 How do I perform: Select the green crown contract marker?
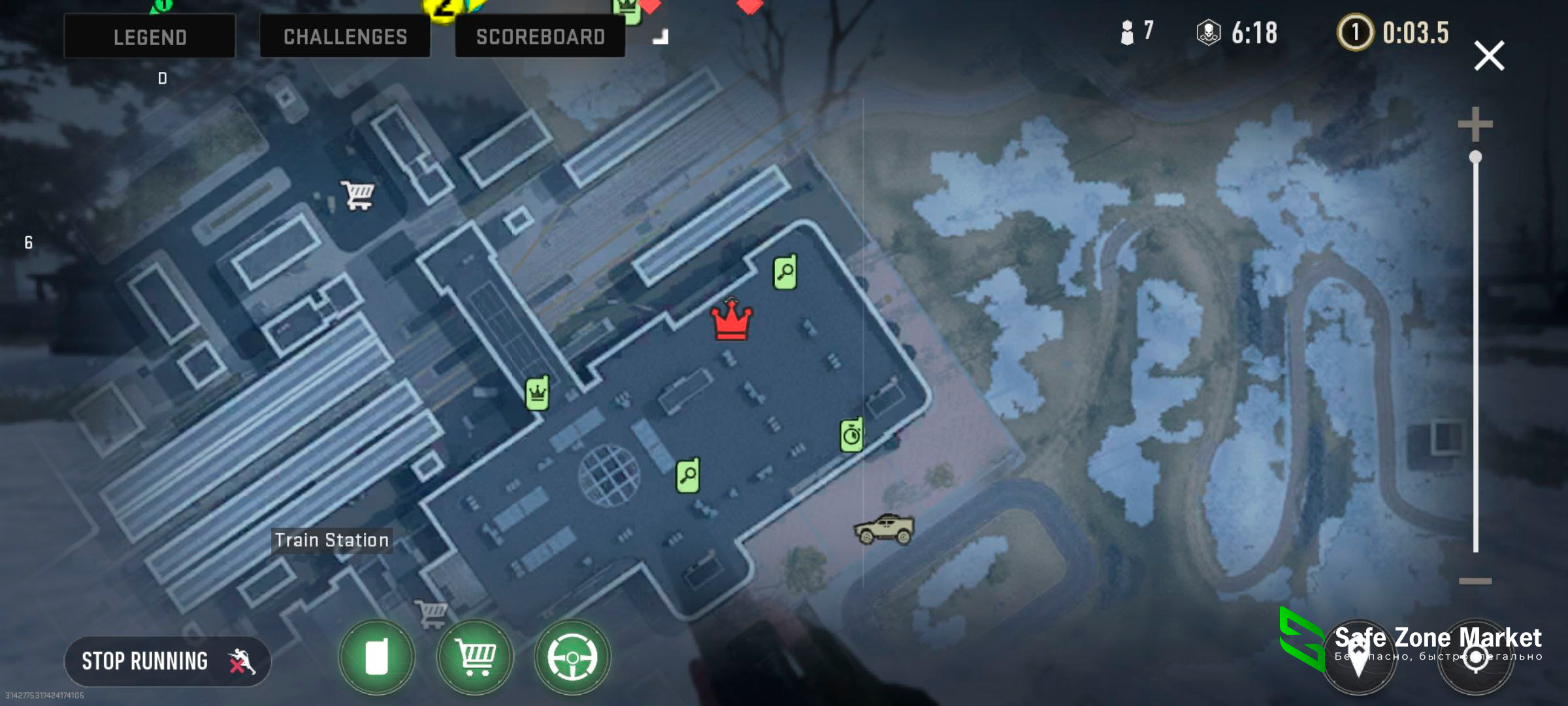537,393
